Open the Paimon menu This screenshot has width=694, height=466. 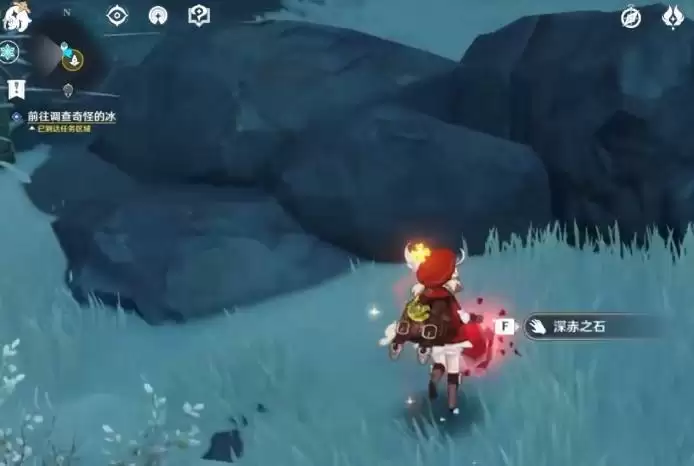[17, 14]
